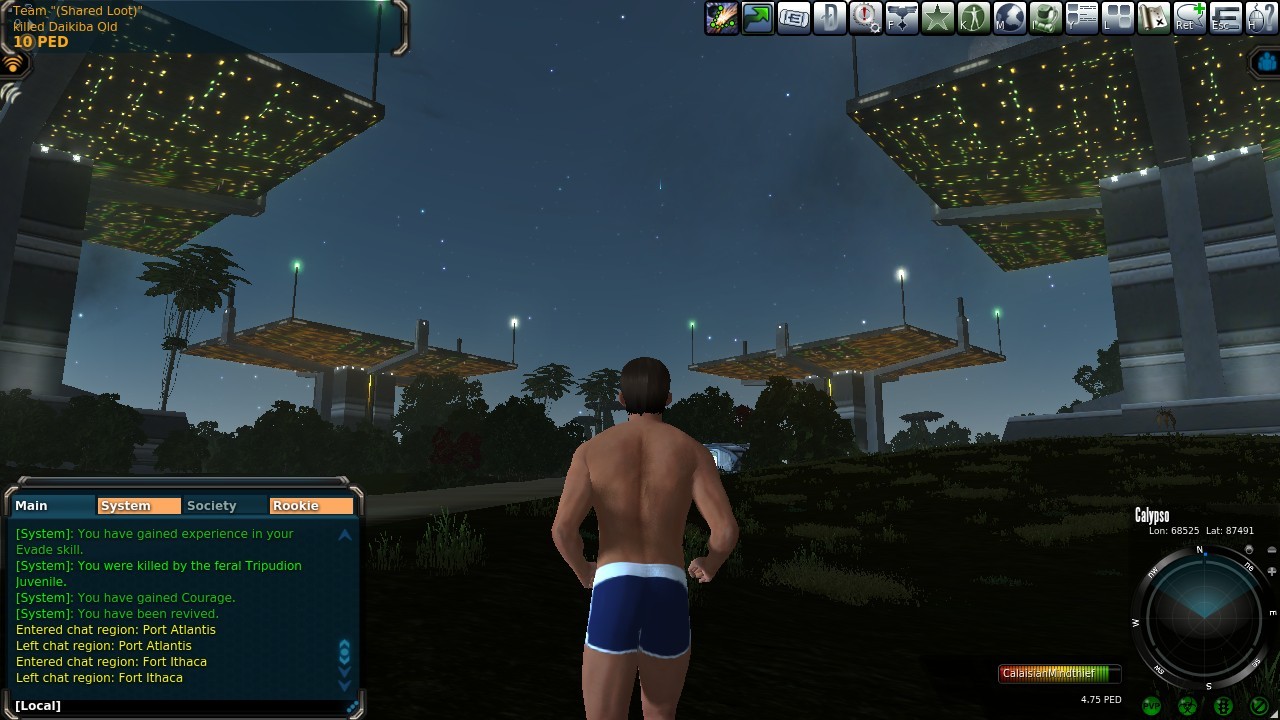Open the Esc main menu icon

pyautogui.click(x=1226, y=18)
